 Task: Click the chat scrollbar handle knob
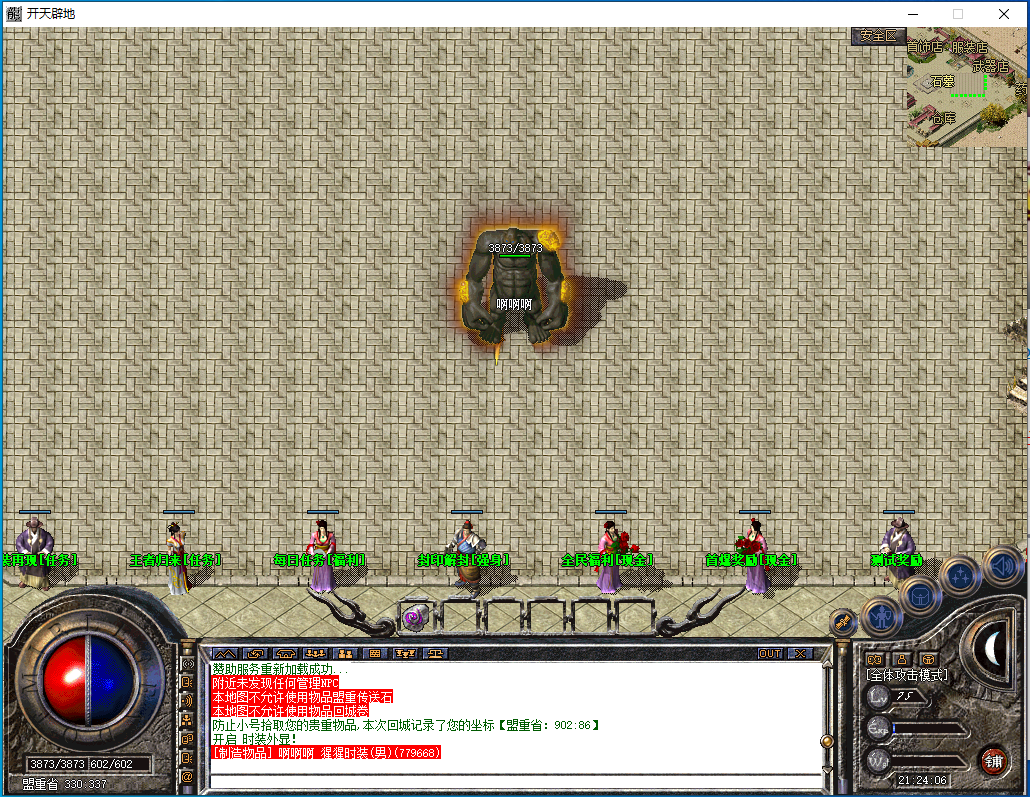pyautogui.click(x=827, y=741)
